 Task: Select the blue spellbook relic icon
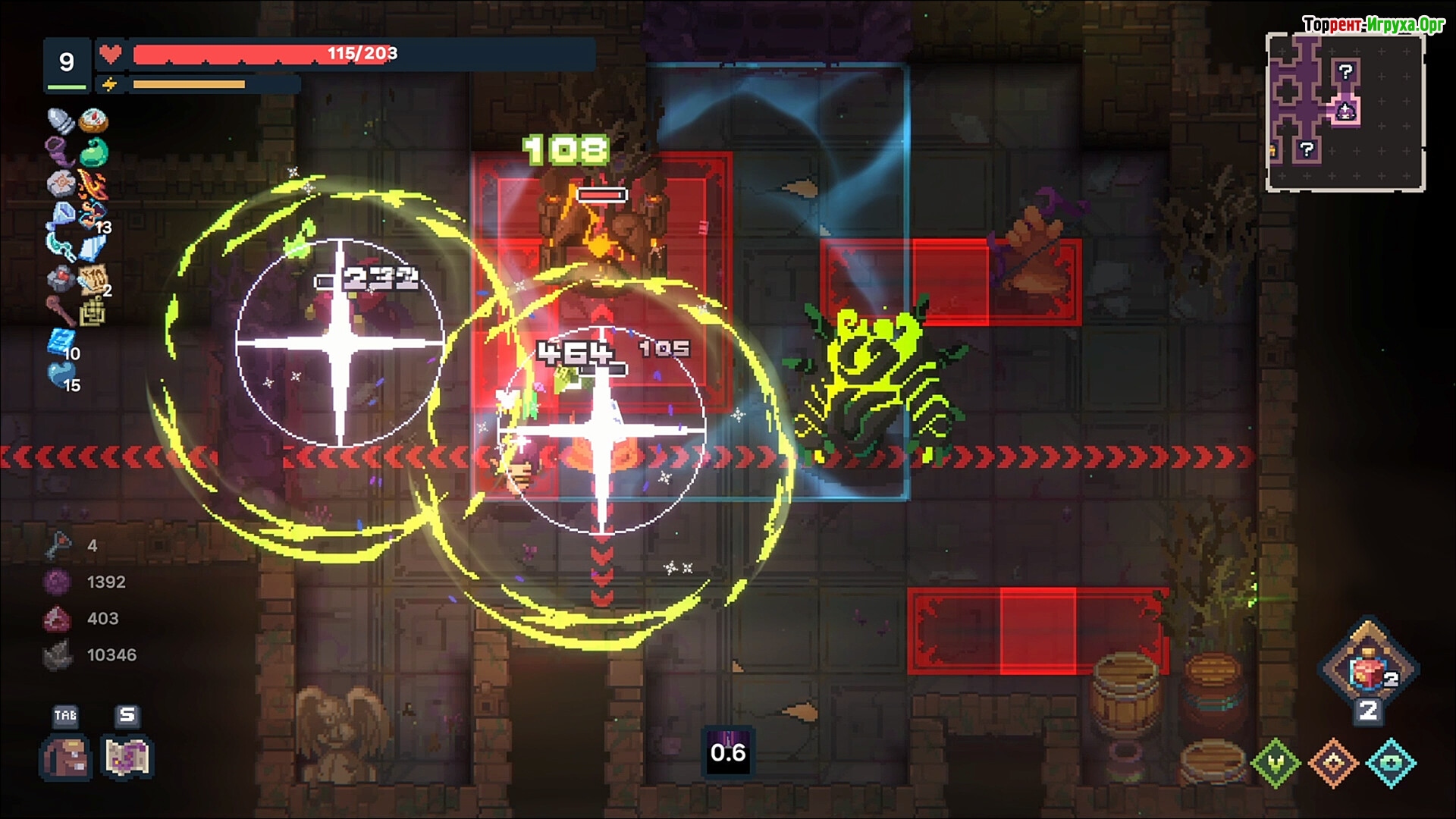click(x=61, y=343)
